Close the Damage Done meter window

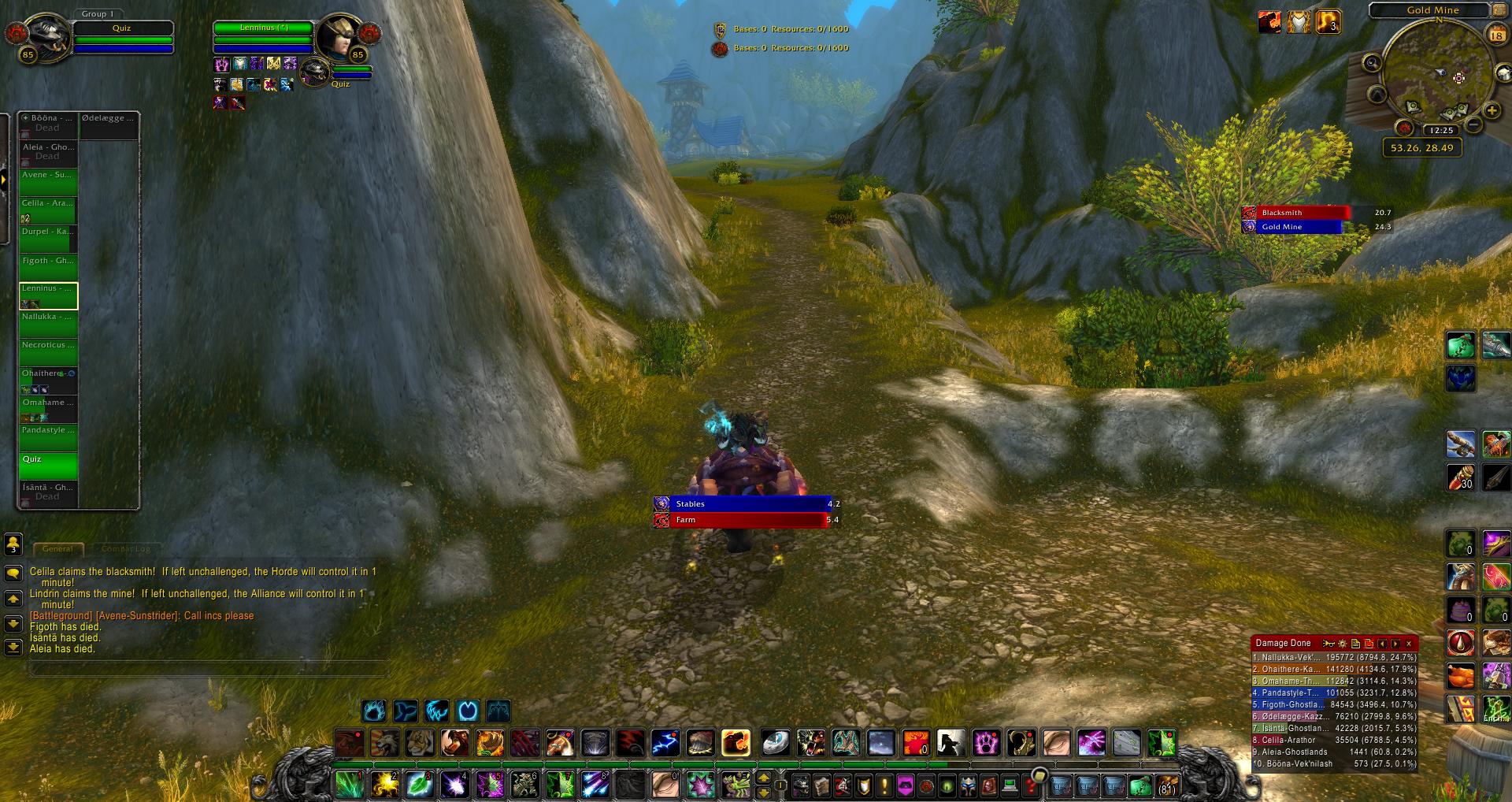[1409, 644]
